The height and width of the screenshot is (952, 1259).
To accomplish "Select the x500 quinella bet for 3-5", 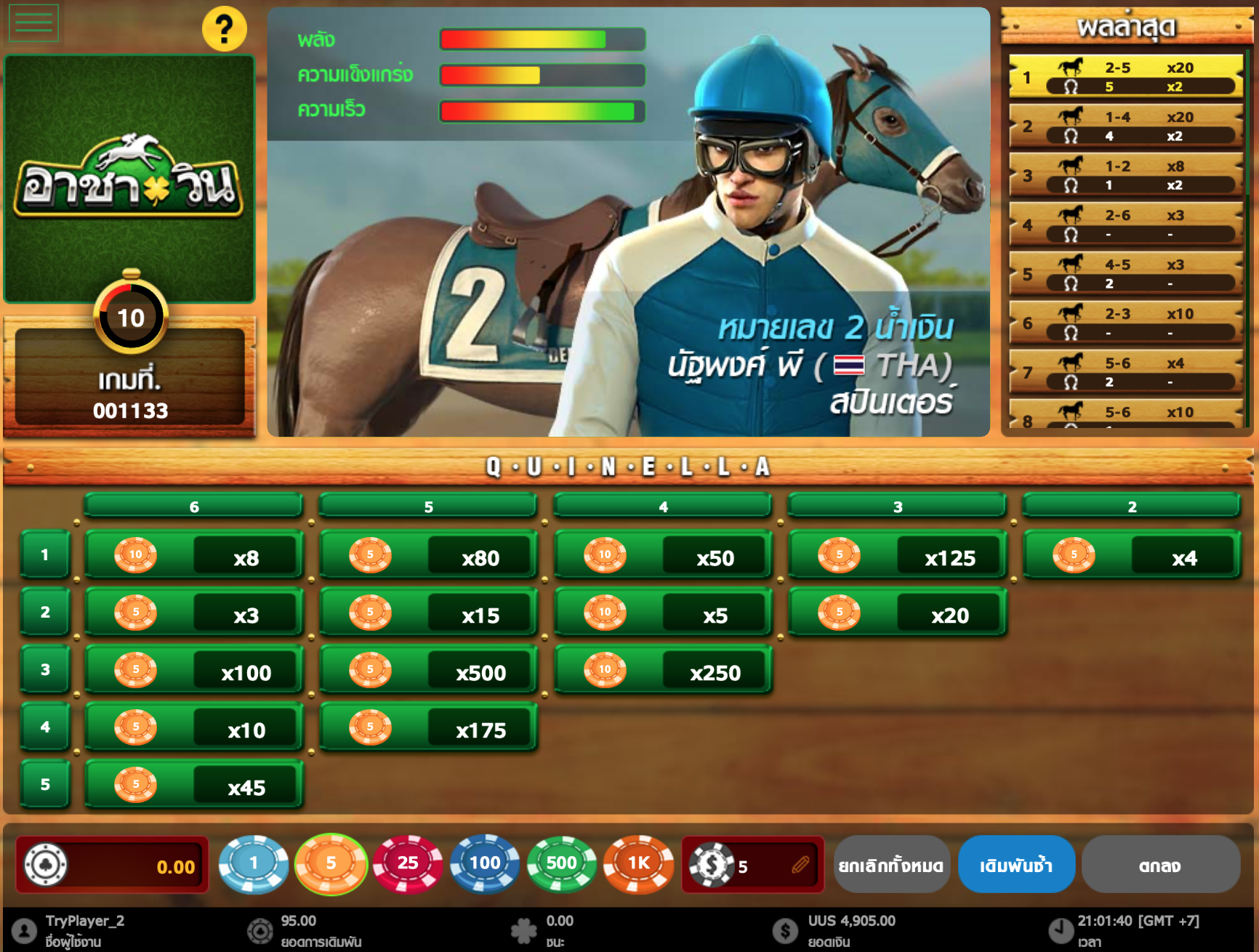I will coord(427,670).
